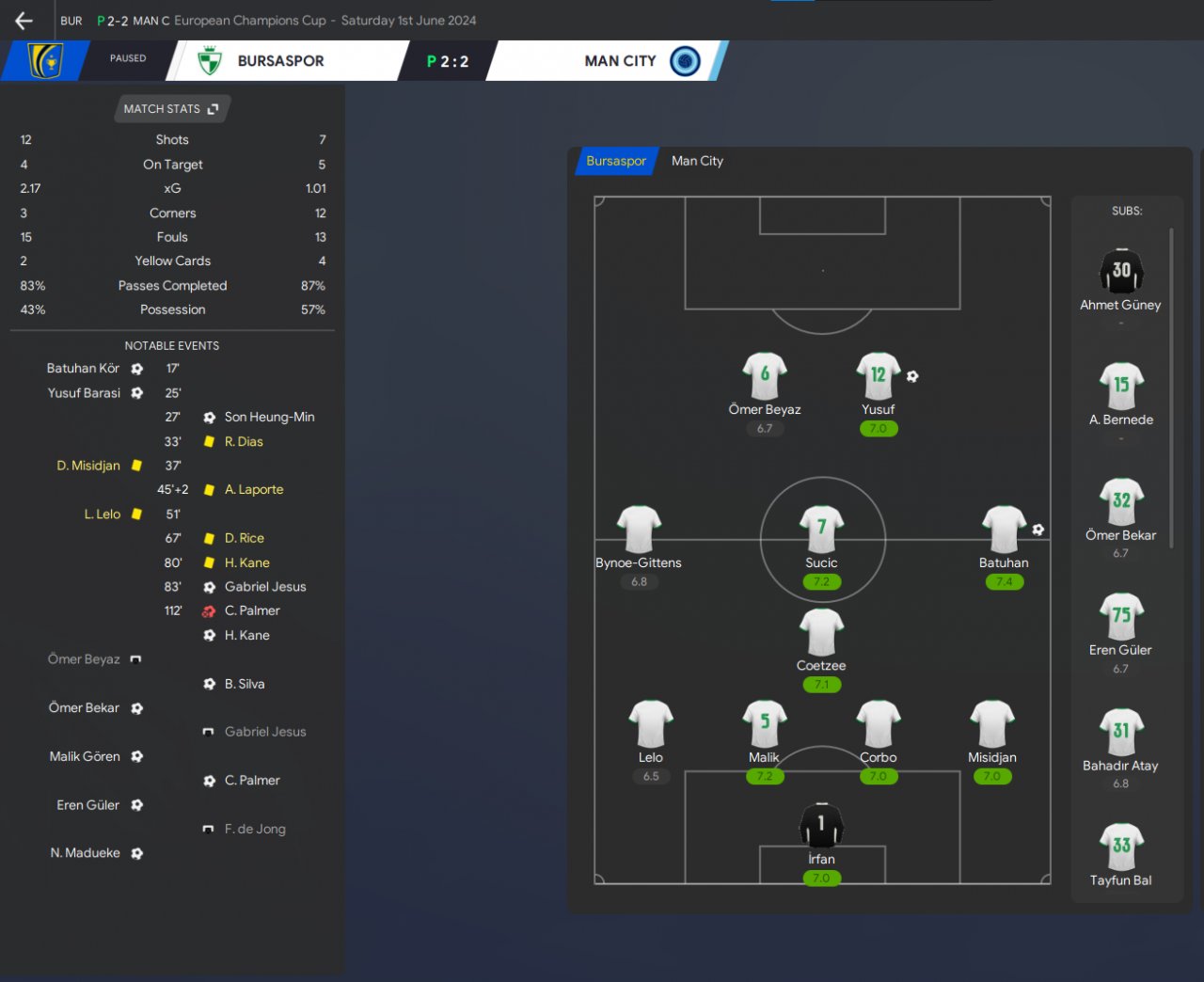Pick midfielder Sucic in the centre circle
Viewport: 1204px width, 982px height.
click(821, 531)
